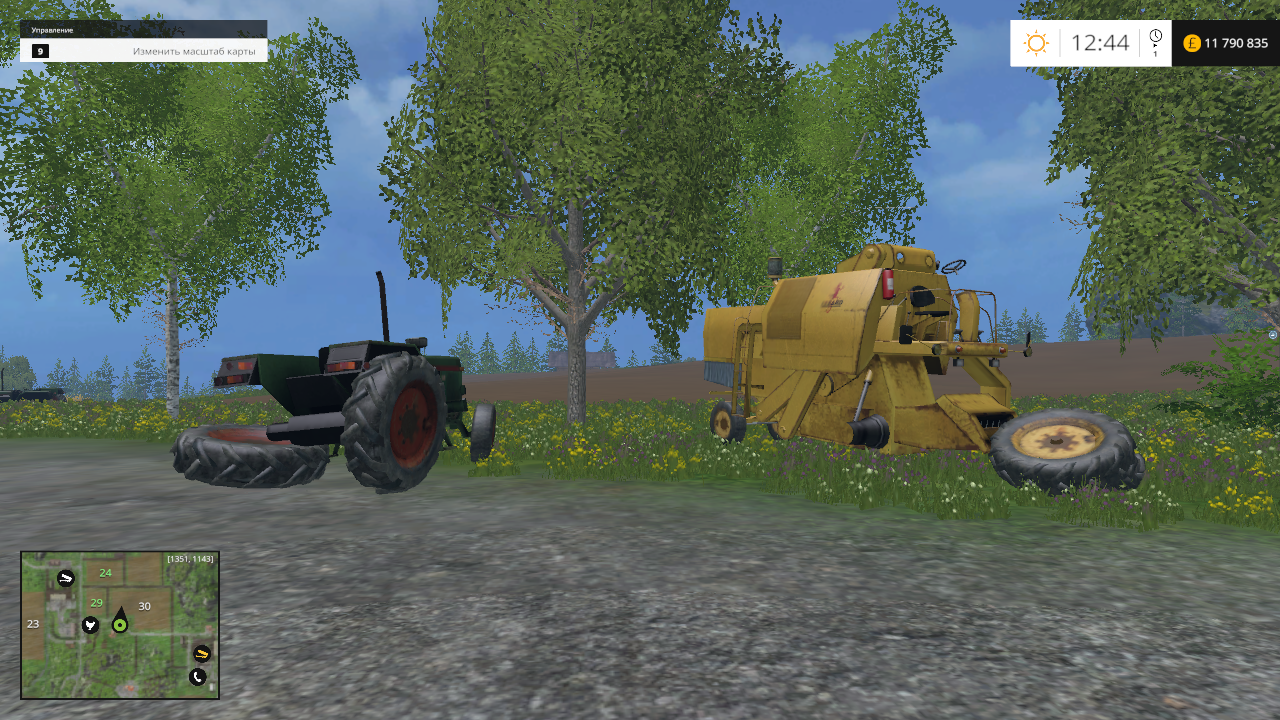
Task: Select field number 30 on the minimap
Action: [145, 606]
